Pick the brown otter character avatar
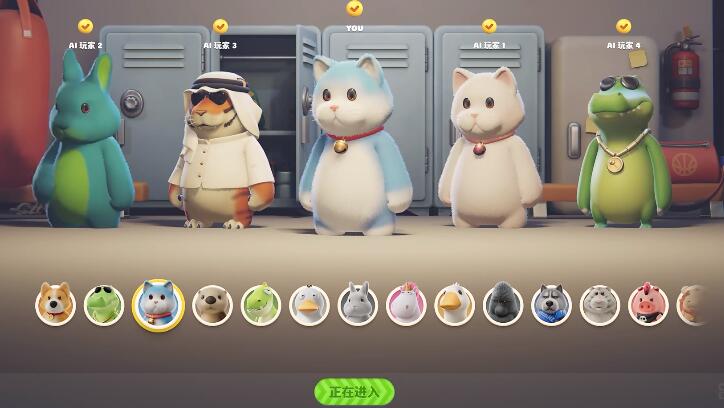Image resolution: width=724 pixels, height=408 pixels. [x=212, y=304]
